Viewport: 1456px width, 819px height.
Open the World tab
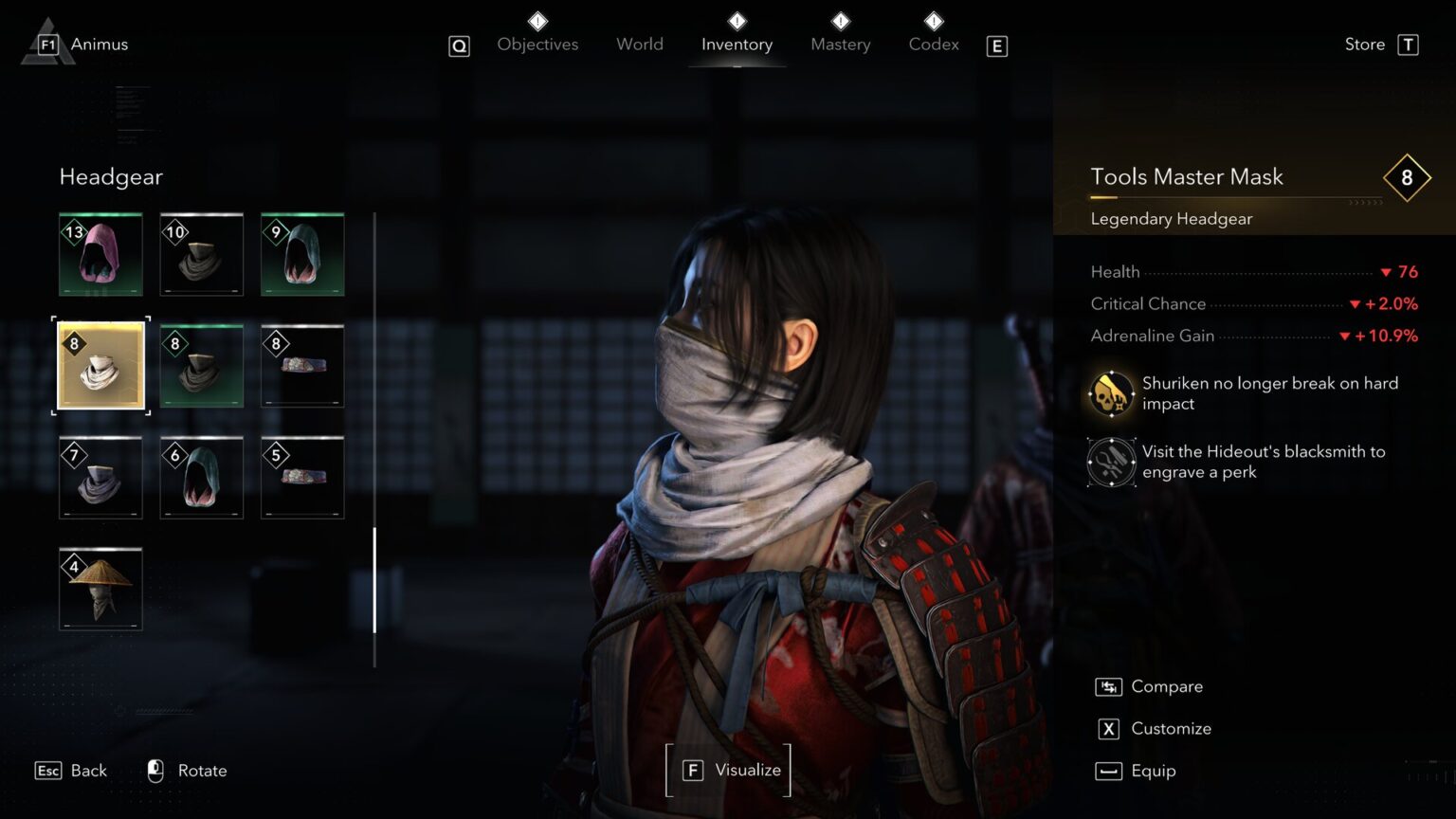point(639,44)
